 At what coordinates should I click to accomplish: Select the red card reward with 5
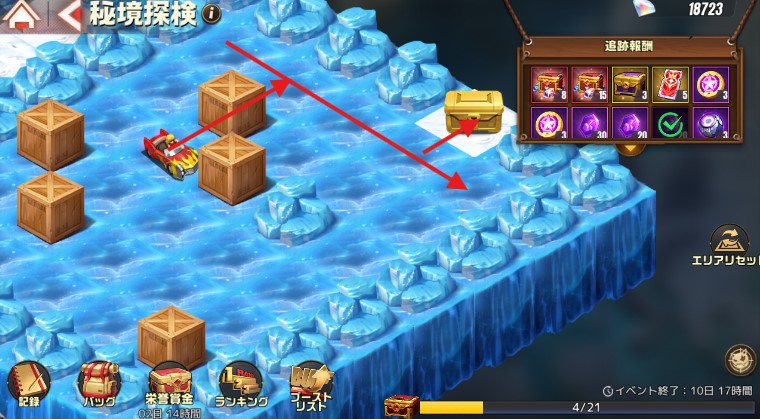tap(669, 84)
